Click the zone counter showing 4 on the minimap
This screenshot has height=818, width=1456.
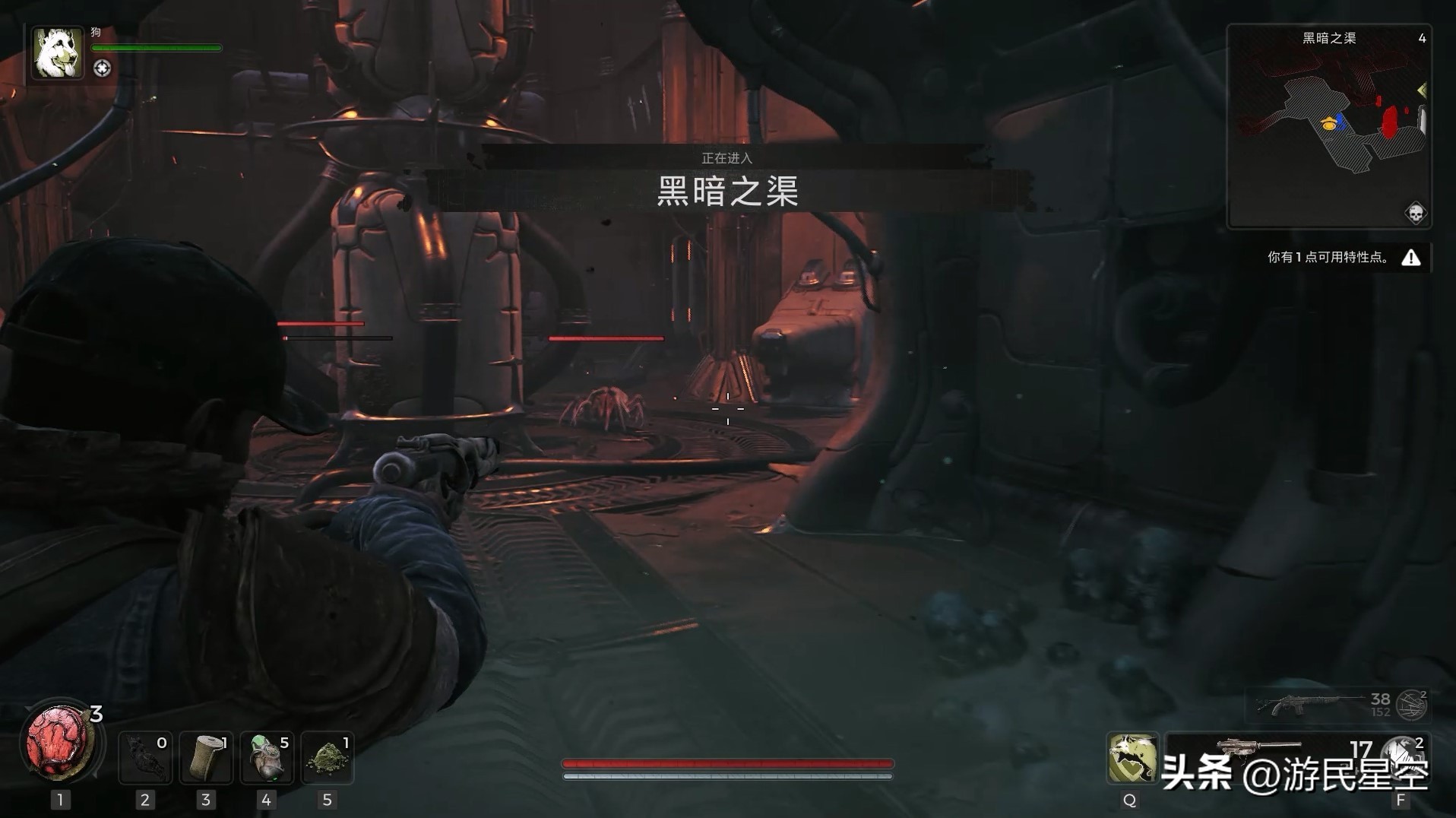[1423, 37]
